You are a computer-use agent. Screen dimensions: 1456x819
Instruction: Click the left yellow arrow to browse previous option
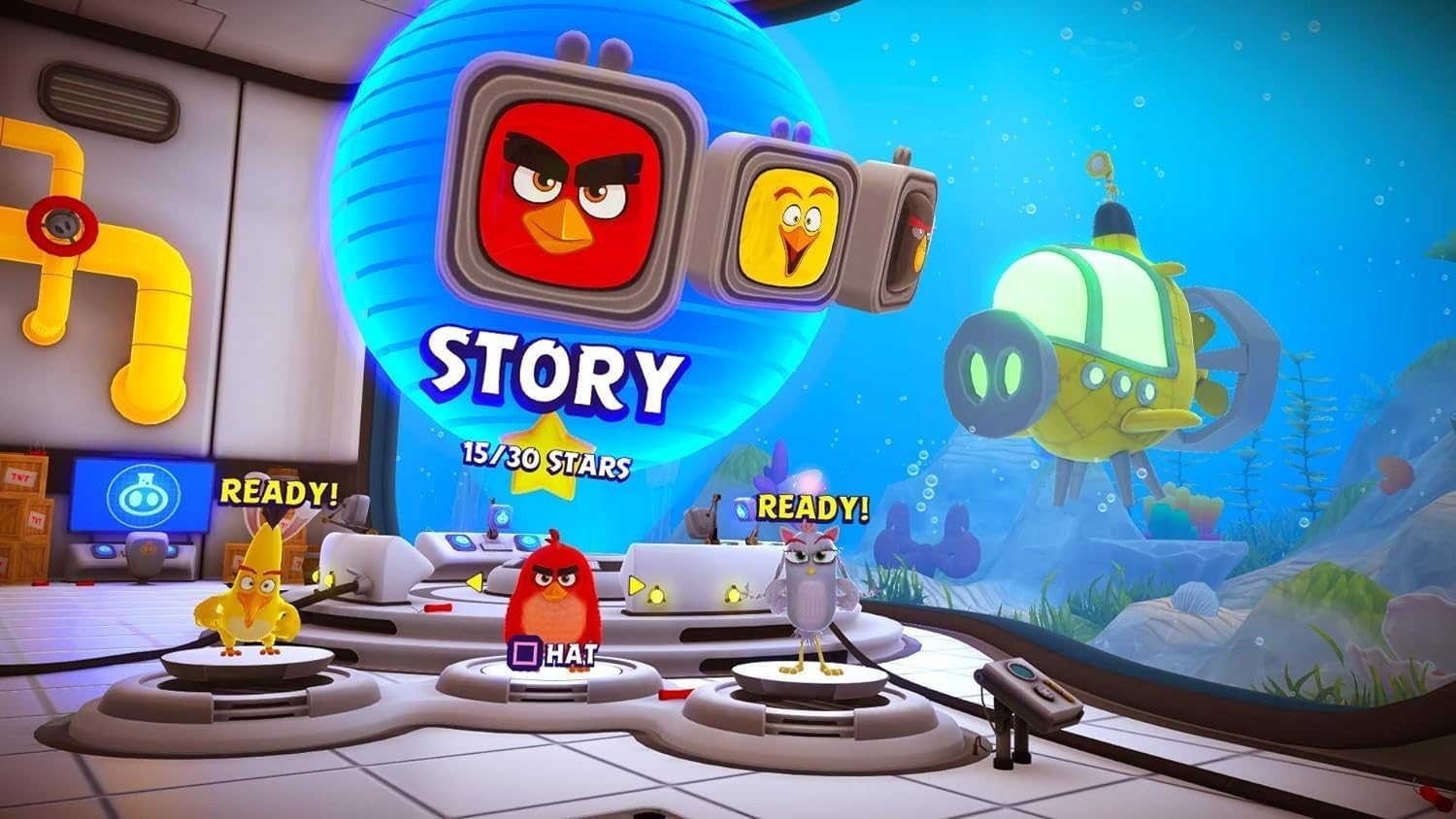click(473, 581)
